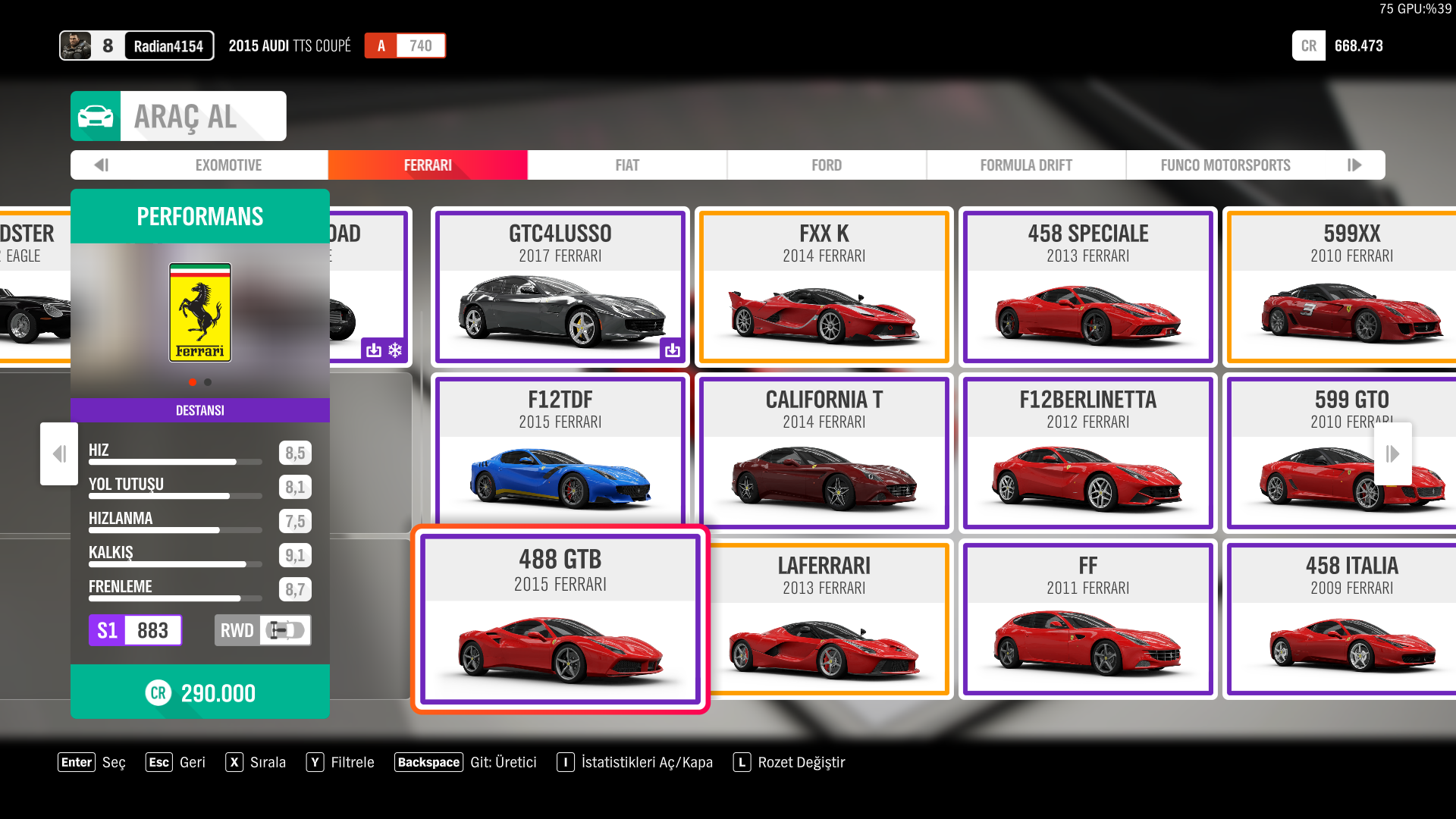
Task: Click the manufacturer tabs right arrow
Action: 1354,165
